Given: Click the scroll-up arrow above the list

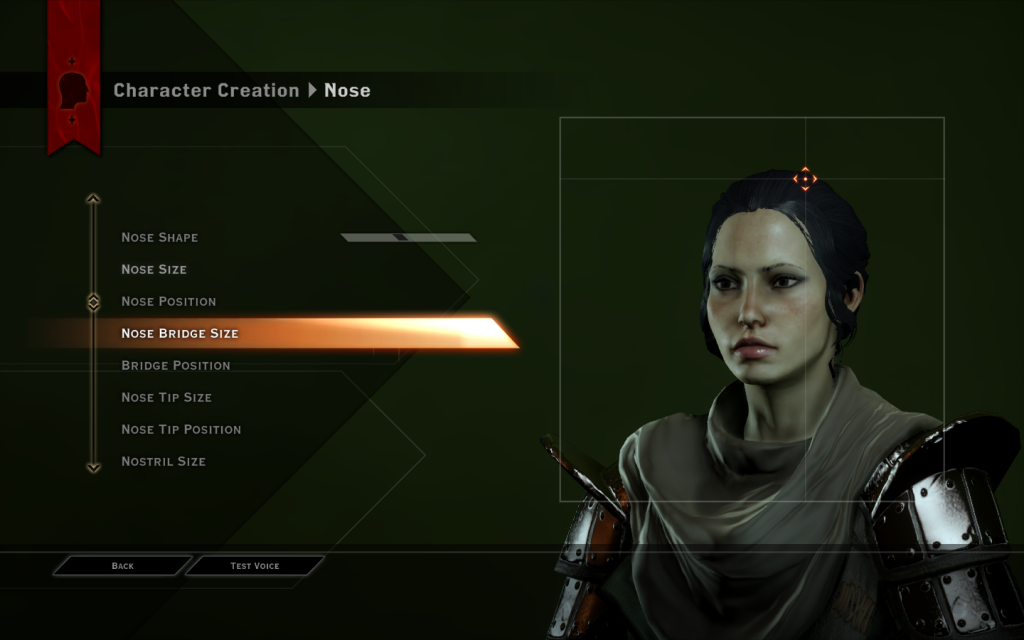Looking at the screenshot, I should [93, 199].
